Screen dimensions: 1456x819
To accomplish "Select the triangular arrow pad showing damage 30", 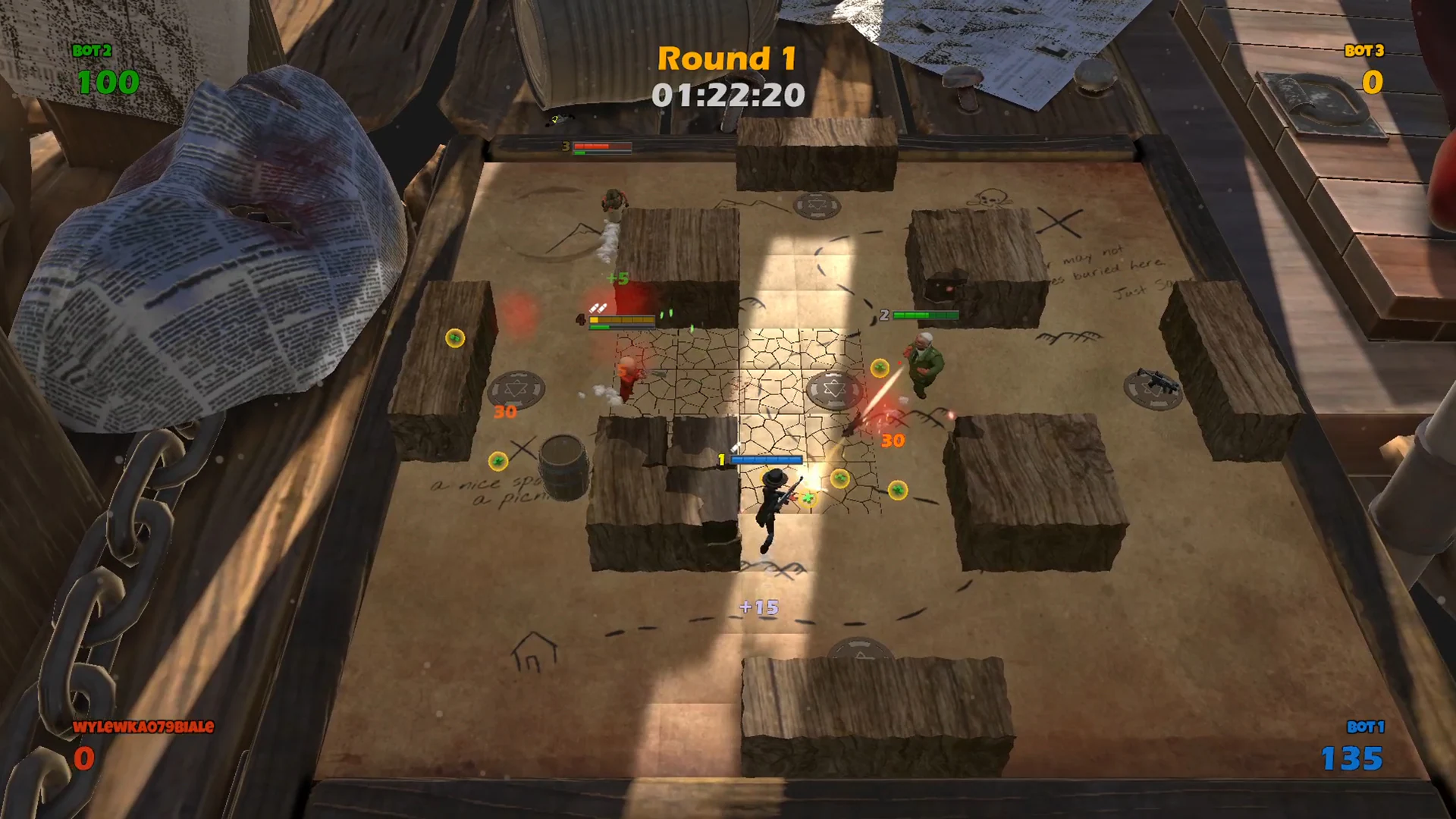I will coord(518,388).
